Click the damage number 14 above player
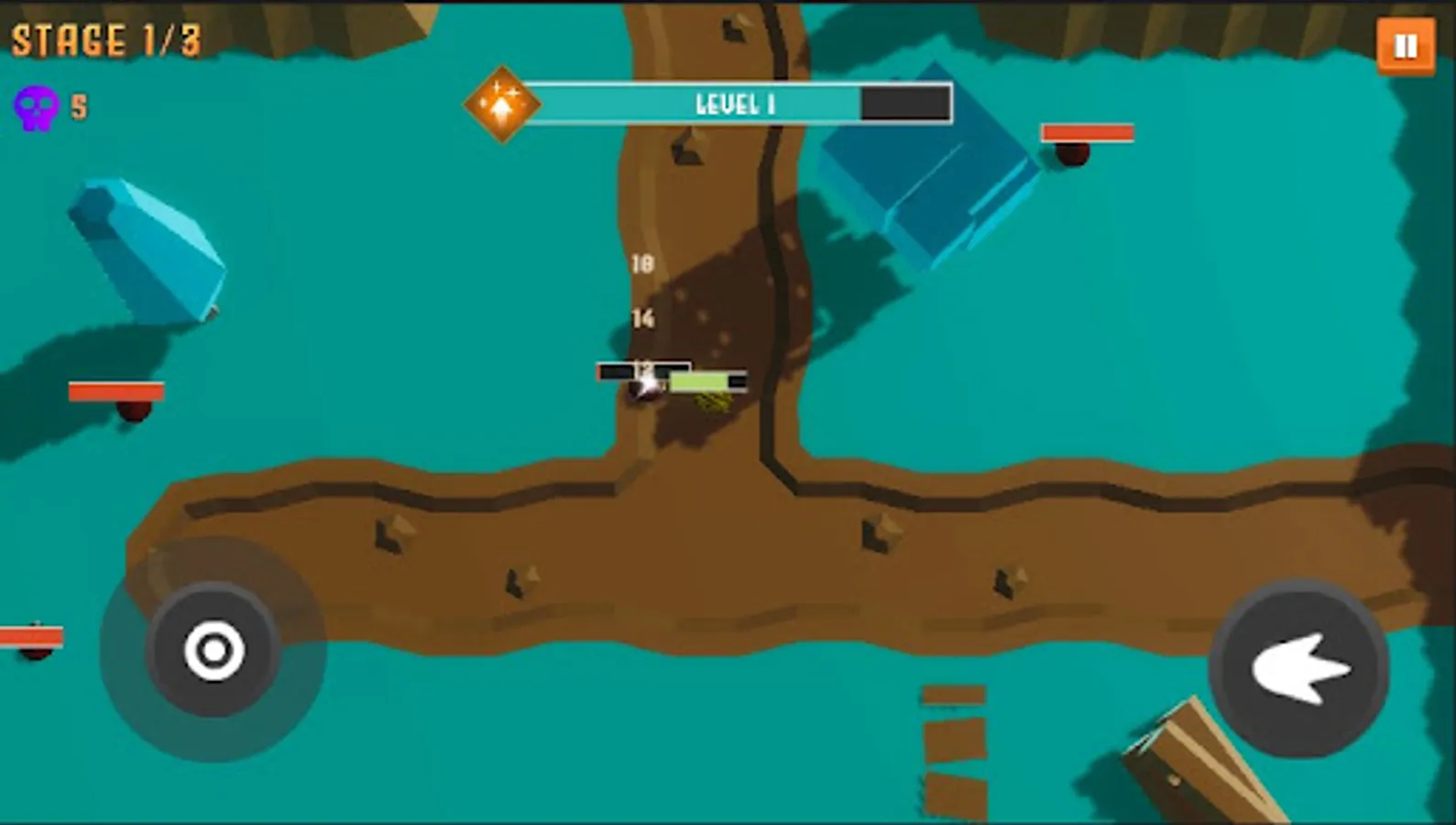1456x825 pixels. tap(641, 319)
